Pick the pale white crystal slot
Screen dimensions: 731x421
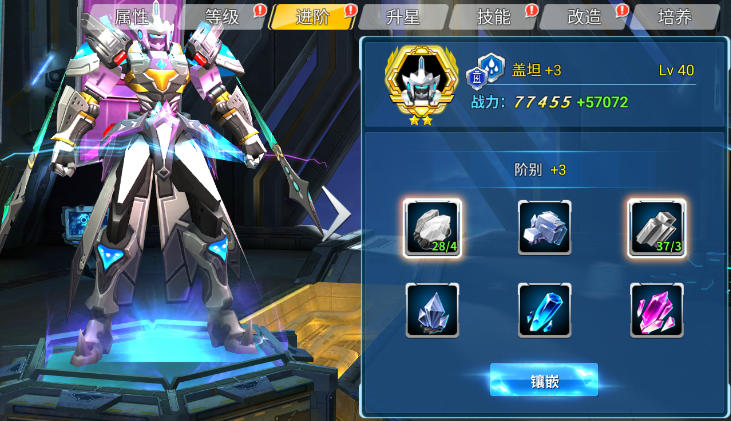[432, 310]
